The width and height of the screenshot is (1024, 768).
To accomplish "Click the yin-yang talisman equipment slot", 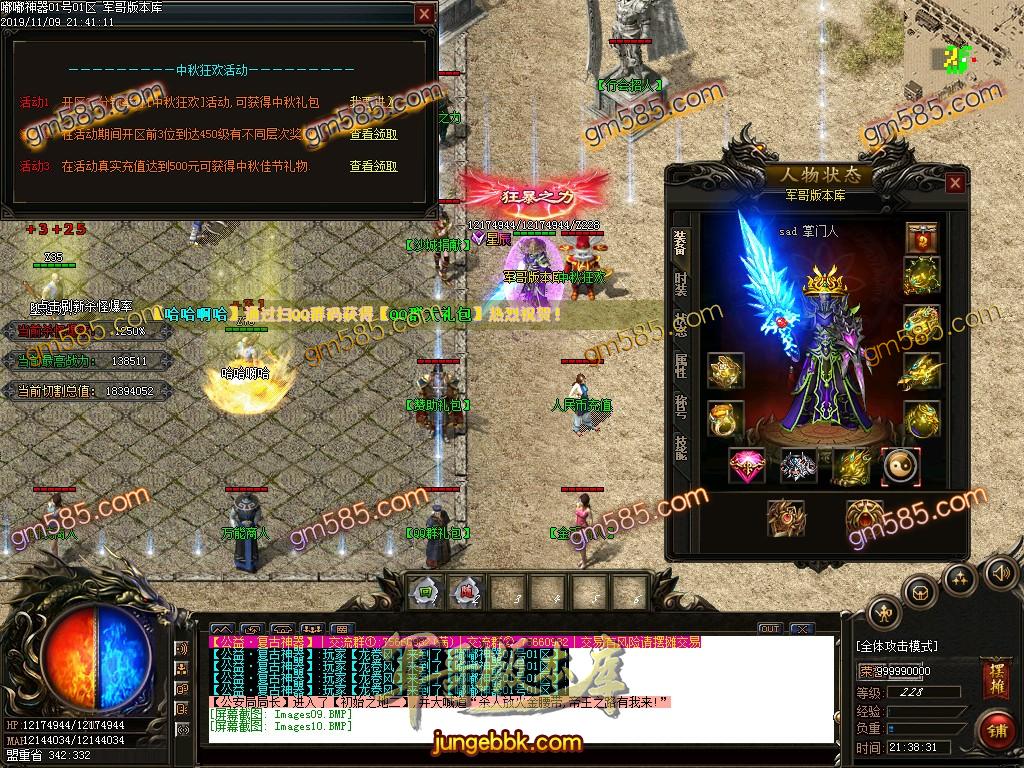I will [x=900, y=465].
